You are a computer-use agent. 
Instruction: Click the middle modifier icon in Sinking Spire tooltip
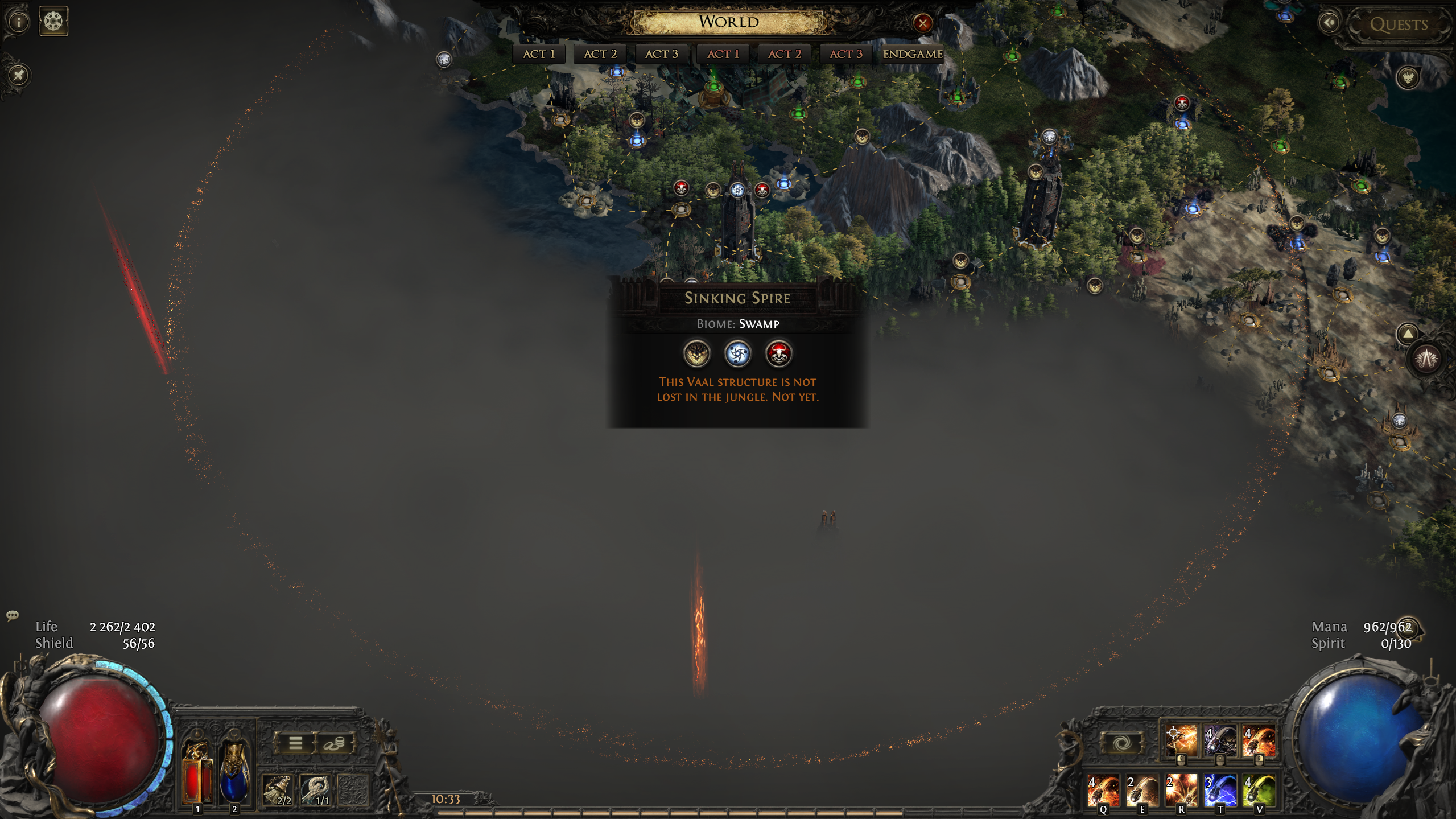tap(738, 354)
